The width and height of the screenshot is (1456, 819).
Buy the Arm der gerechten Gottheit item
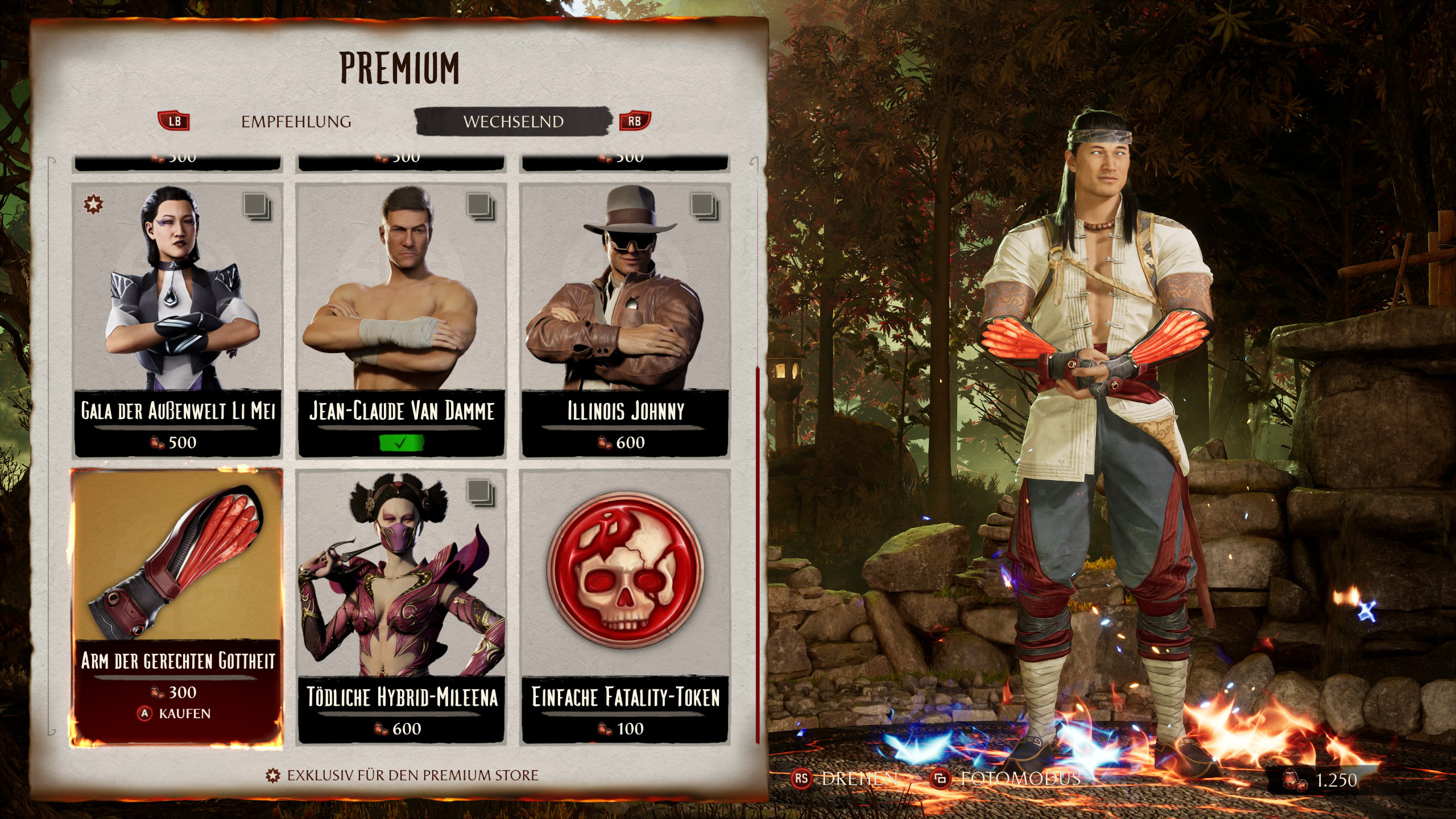177,606
